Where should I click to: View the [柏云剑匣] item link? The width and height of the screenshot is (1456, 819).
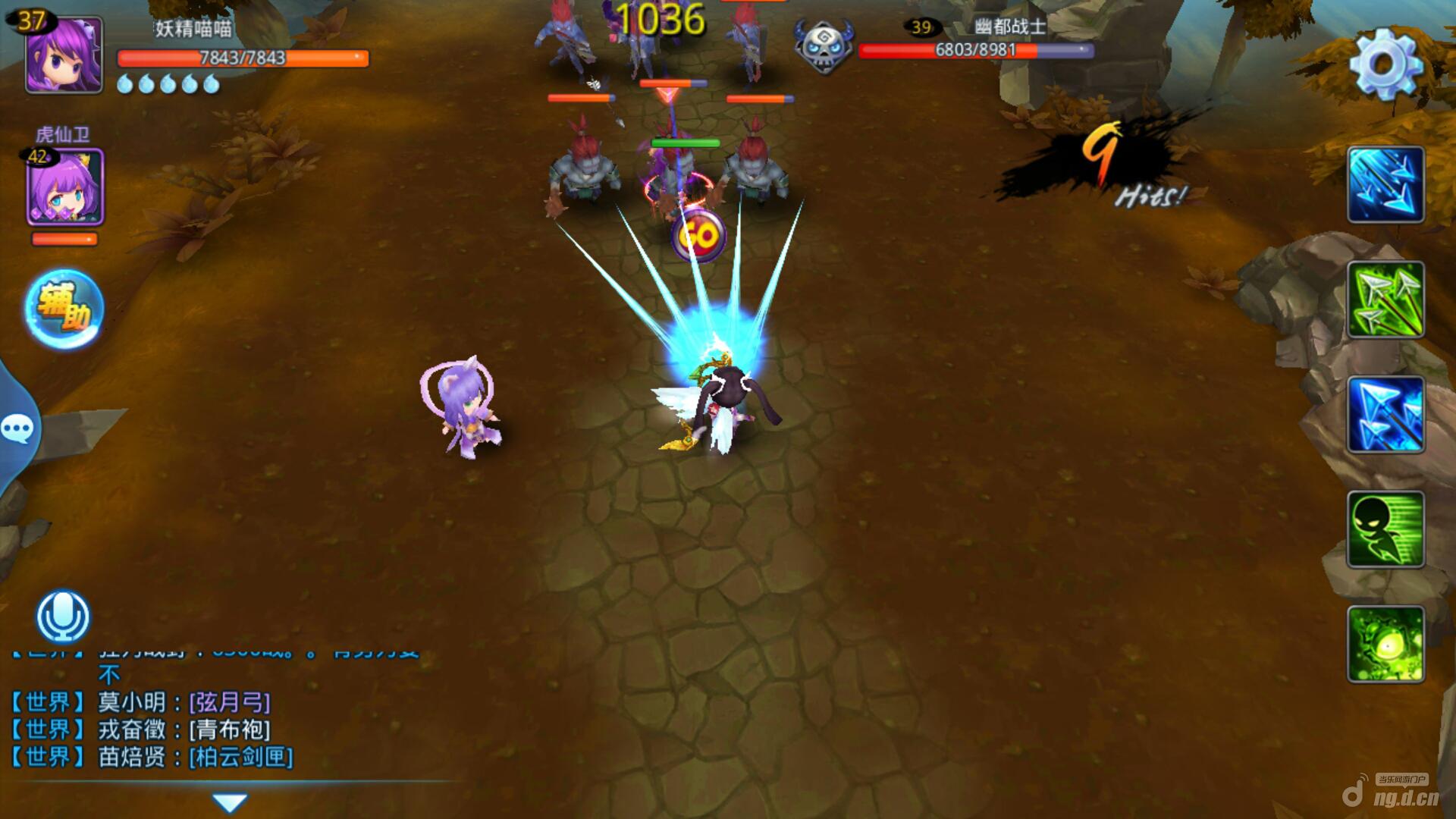pos(241,757)
